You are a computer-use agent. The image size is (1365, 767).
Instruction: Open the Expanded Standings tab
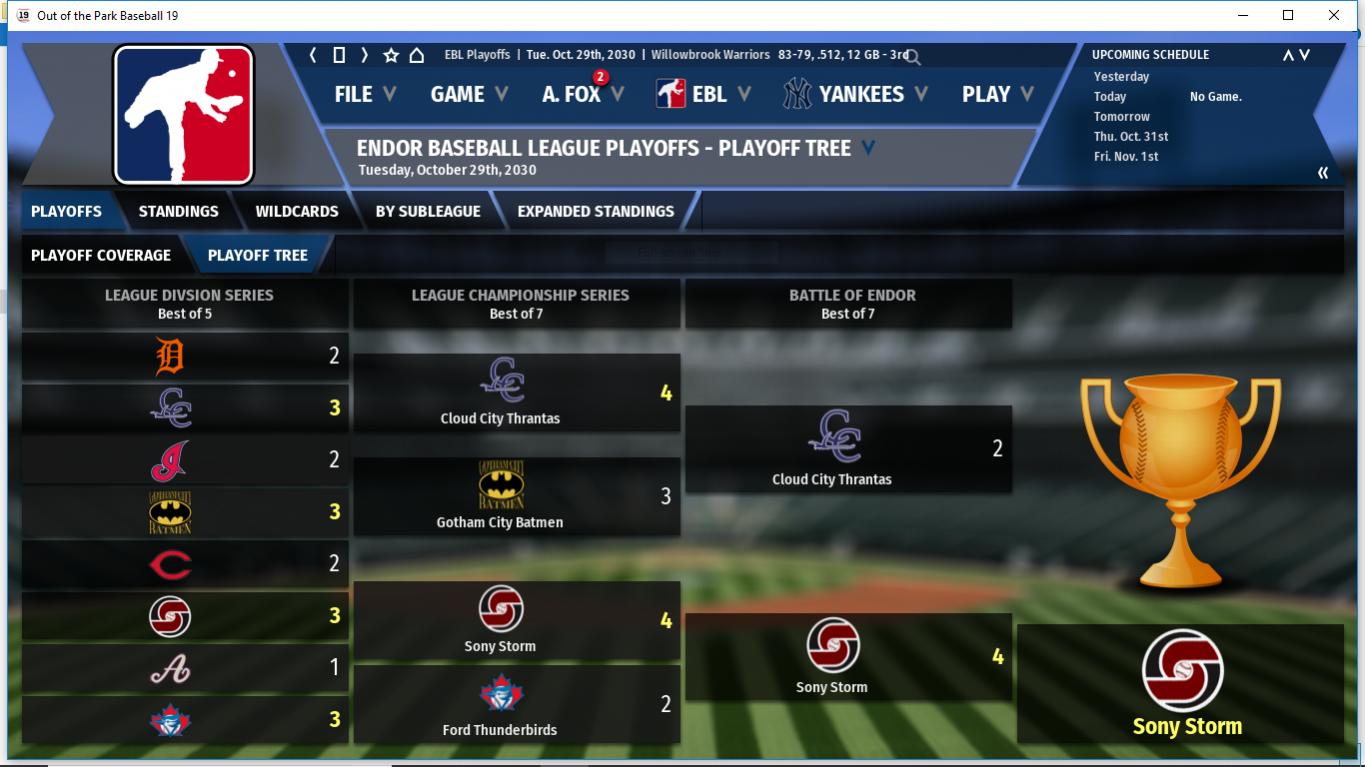coord(595,211)
